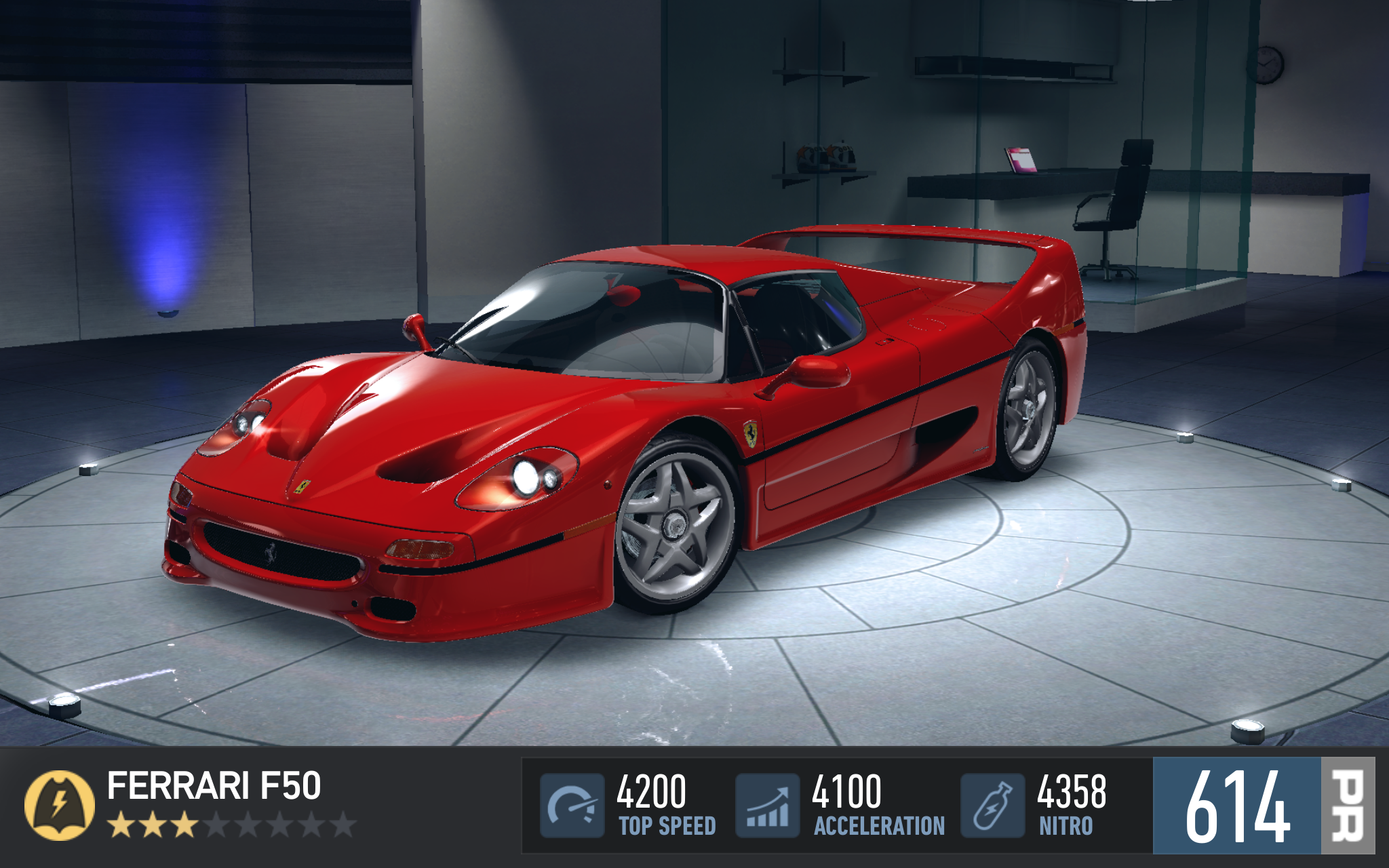Open the 614 PR rating panel
1389x868 pixels.
click(1263, 806)
